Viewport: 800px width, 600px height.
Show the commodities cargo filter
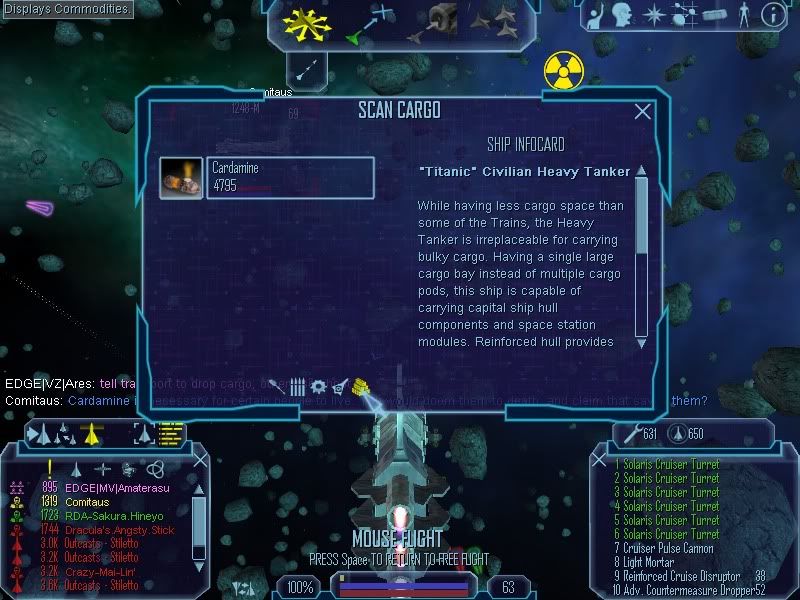click(x=361, y=386)
